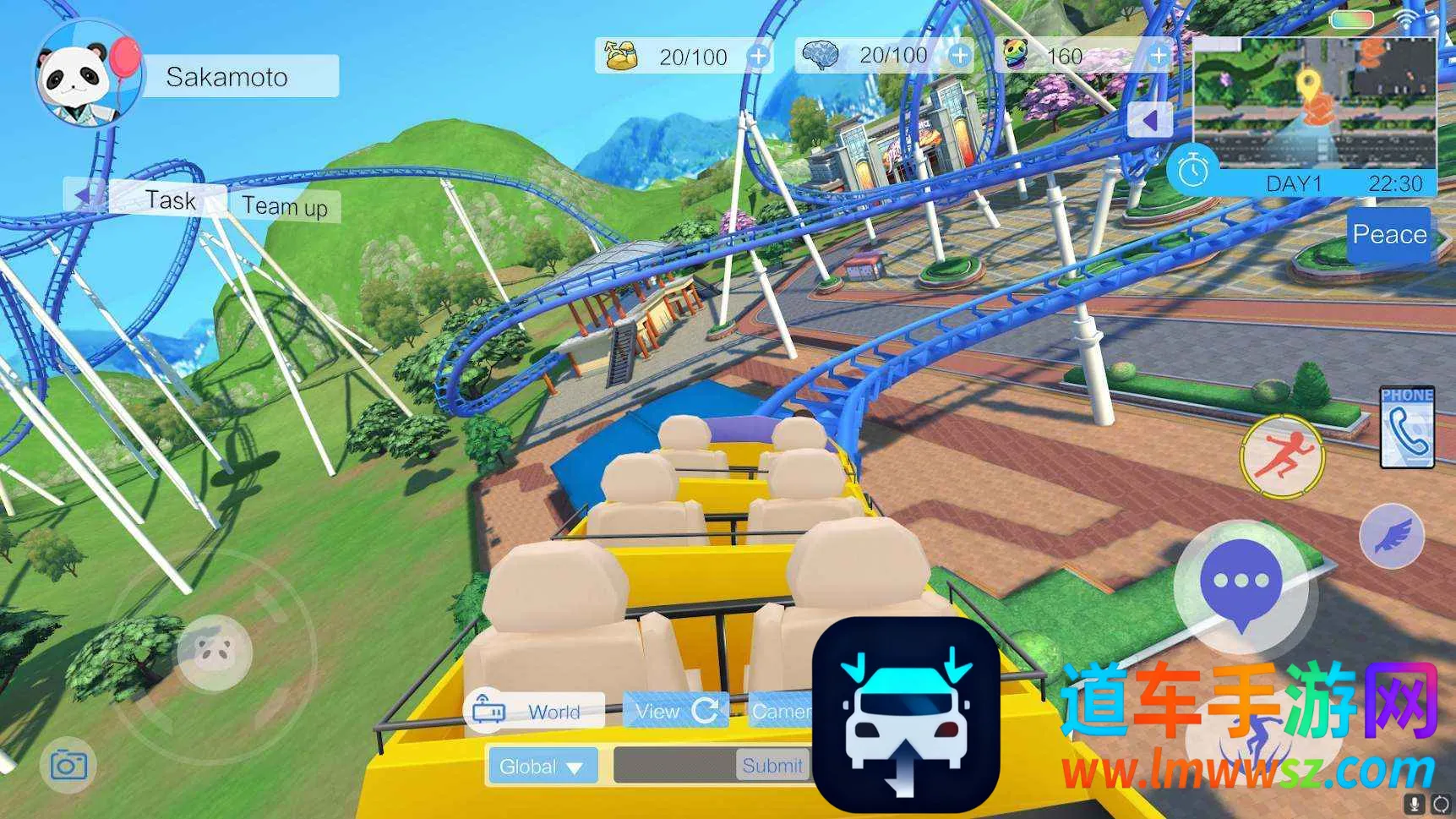The height and width of the screenshot is (819, 1456).
Task: Add more stamina with plus button
Action: 759,57
